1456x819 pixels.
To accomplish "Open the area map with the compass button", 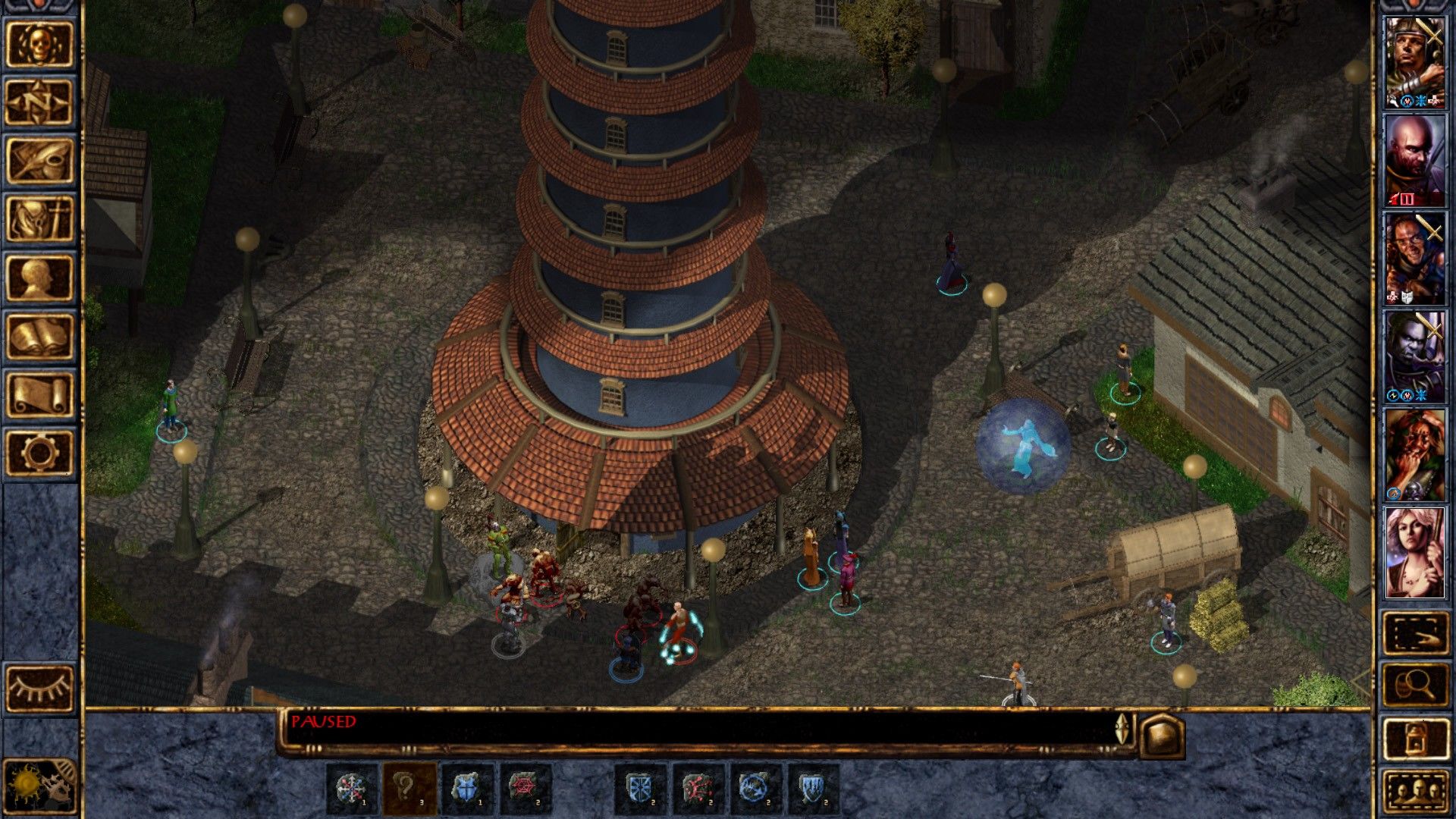I will (x=39, y=102).
